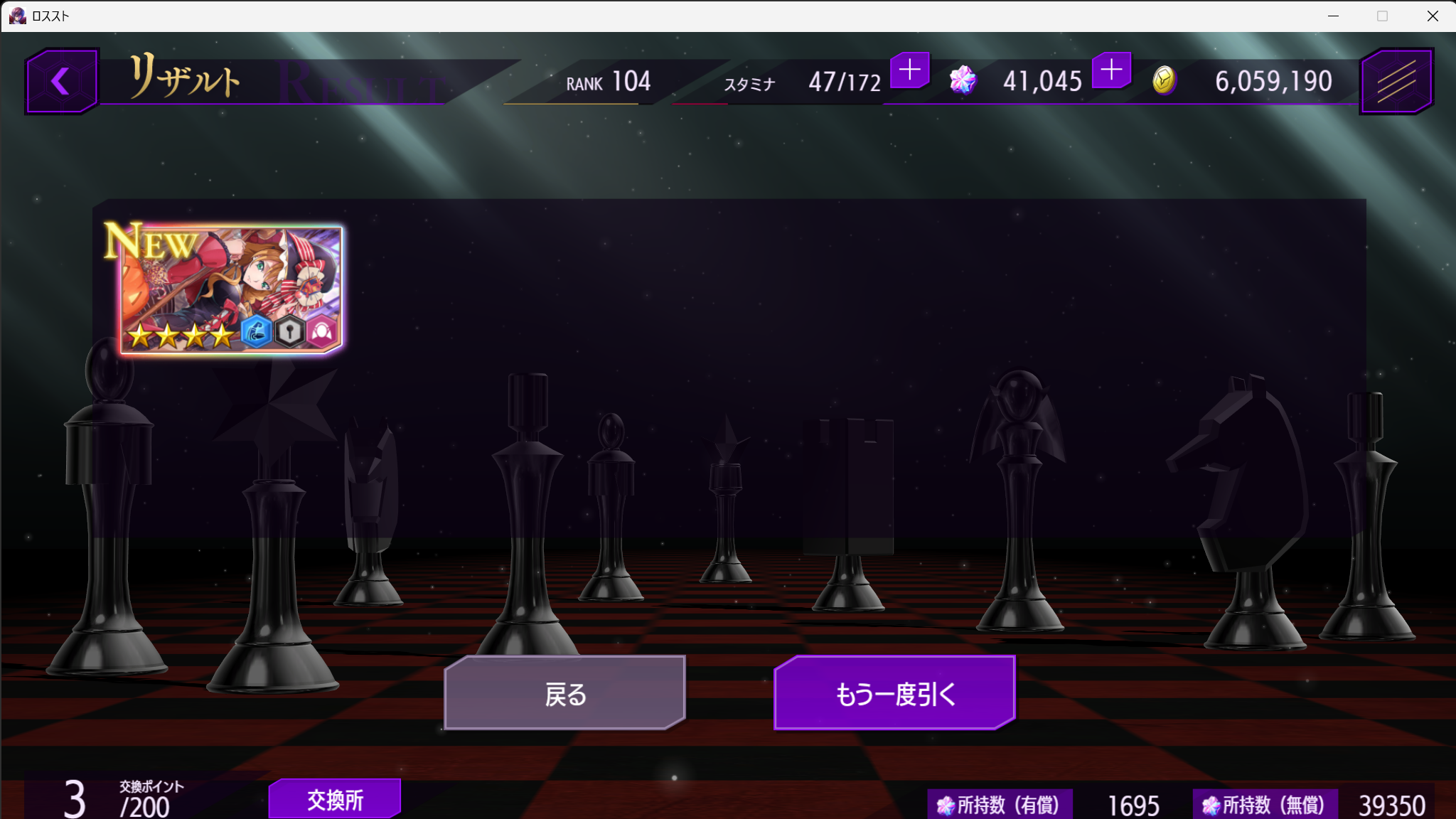
Task: Select the new four-star witch card
Action: click(232, 289)
